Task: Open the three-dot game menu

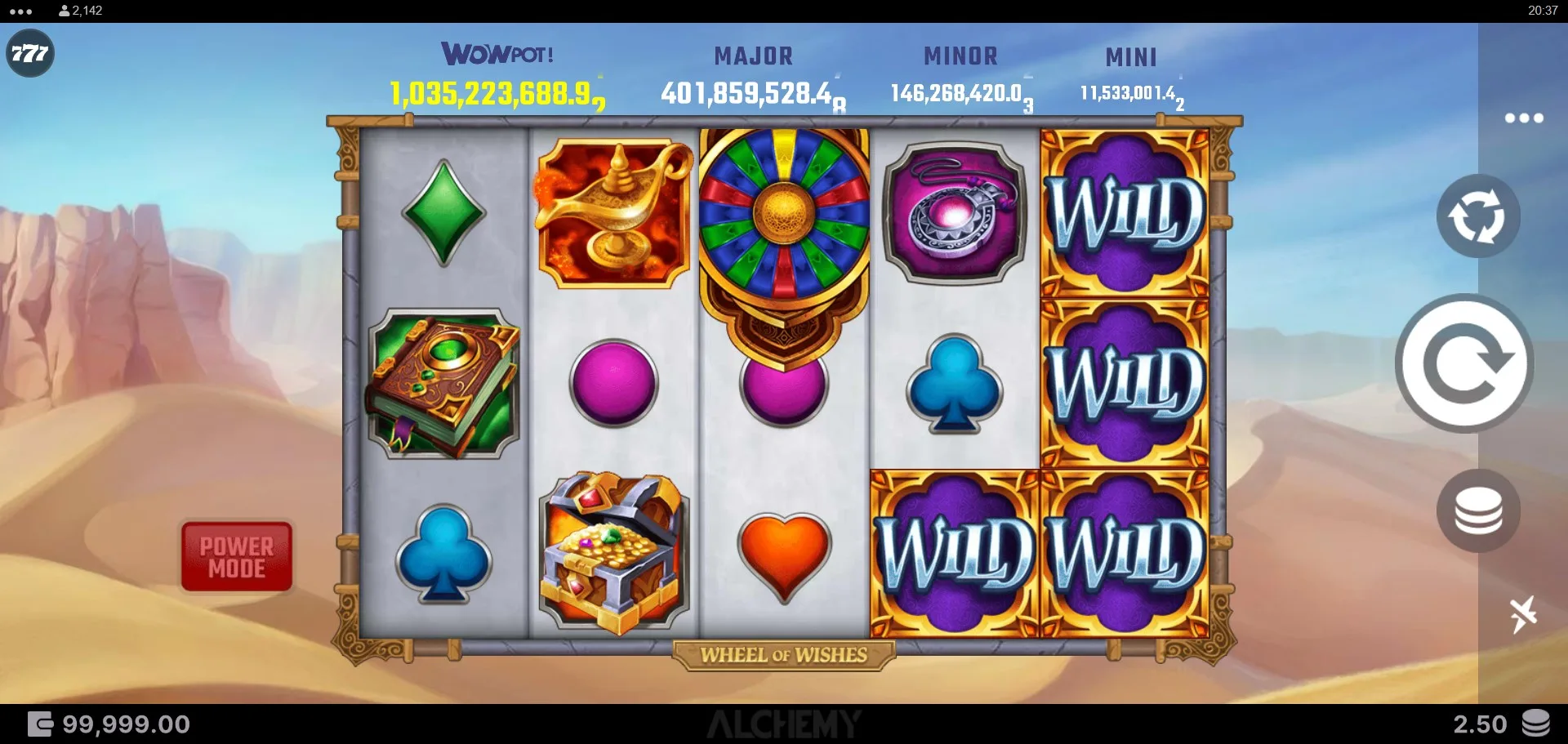Action: tap(1524, 118)
